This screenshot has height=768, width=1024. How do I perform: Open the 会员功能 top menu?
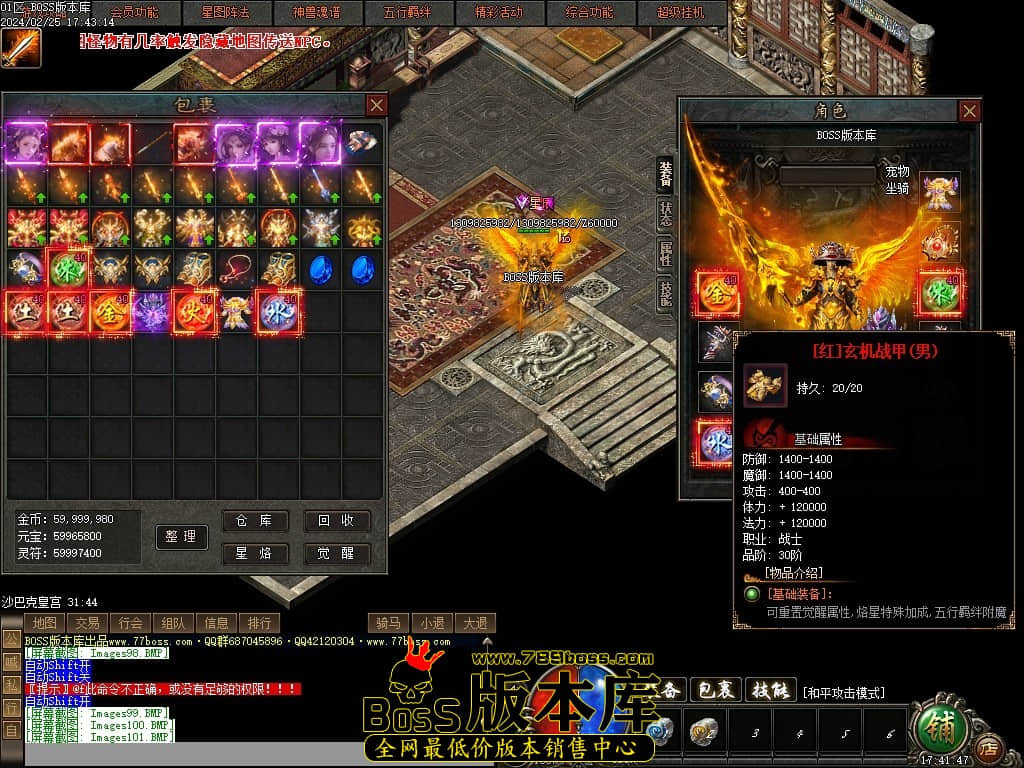pos(133,13)
